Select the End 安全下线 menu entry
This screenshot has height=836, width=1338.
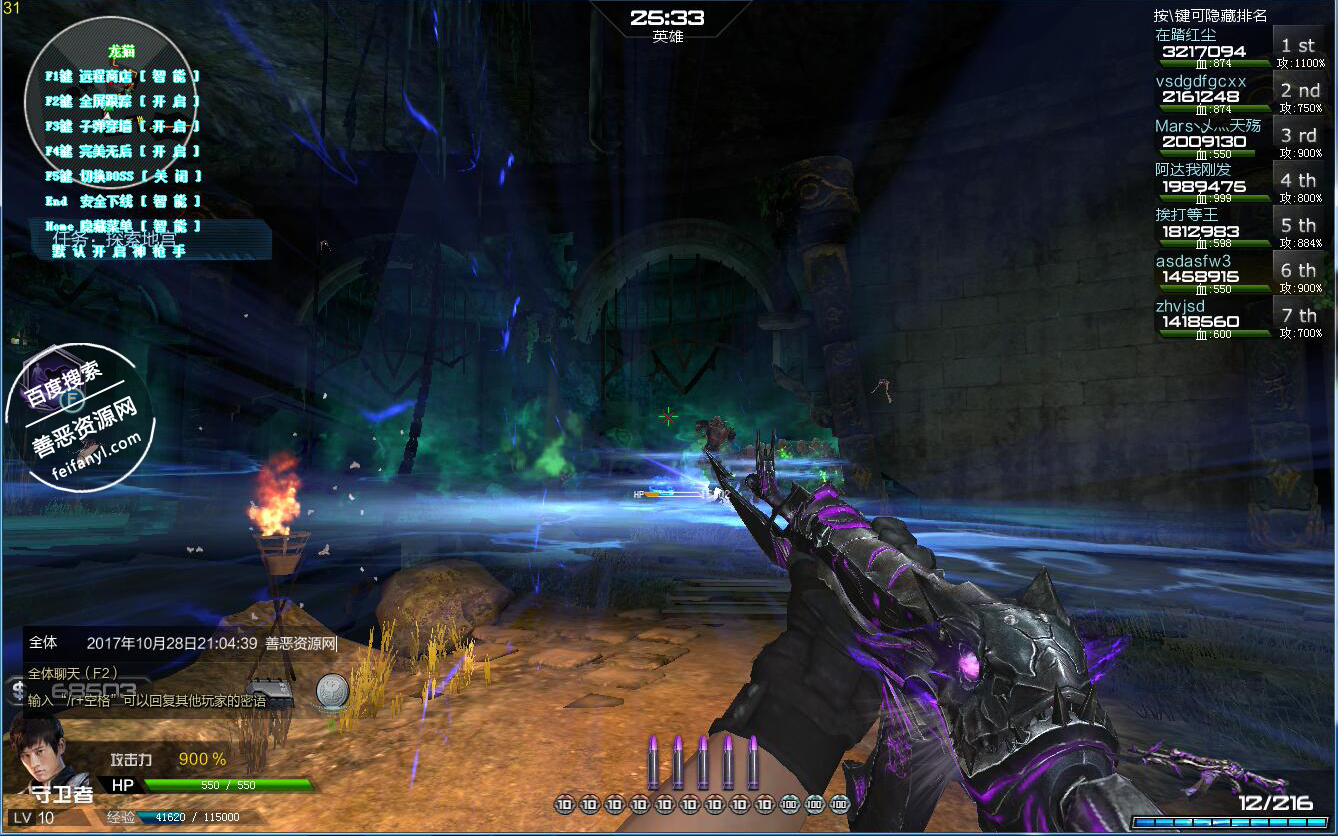(123, 201)
